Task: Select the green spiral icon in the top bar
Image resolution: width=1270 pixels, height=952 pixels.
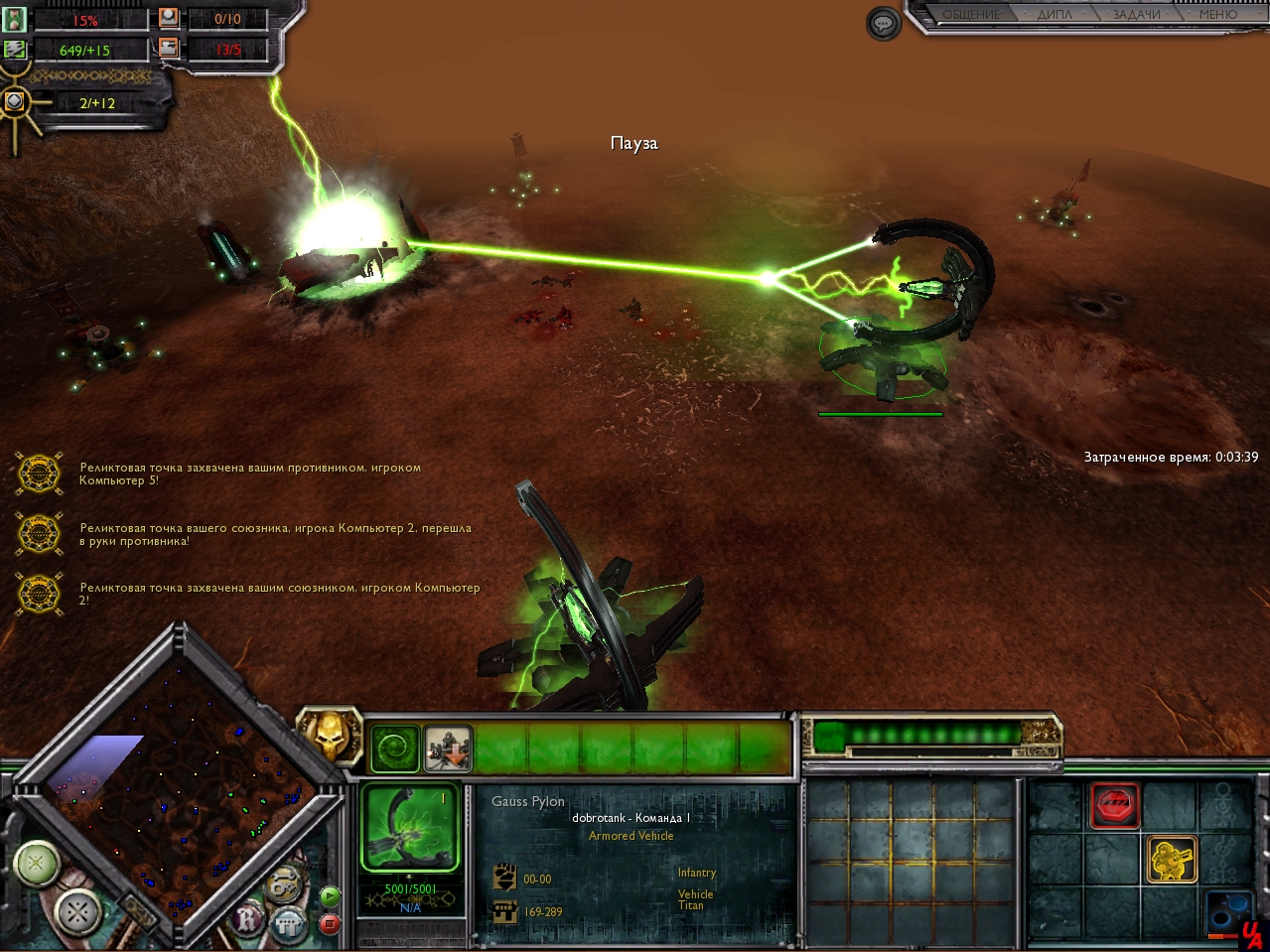Action: pos(394,749)
